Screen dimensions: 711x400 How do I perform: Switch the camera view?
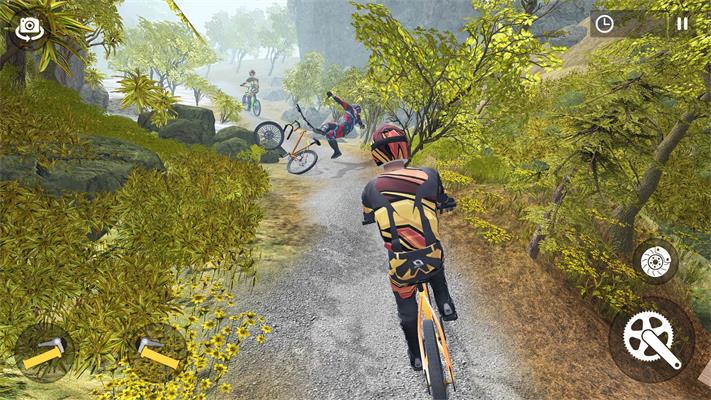[28, 29]
